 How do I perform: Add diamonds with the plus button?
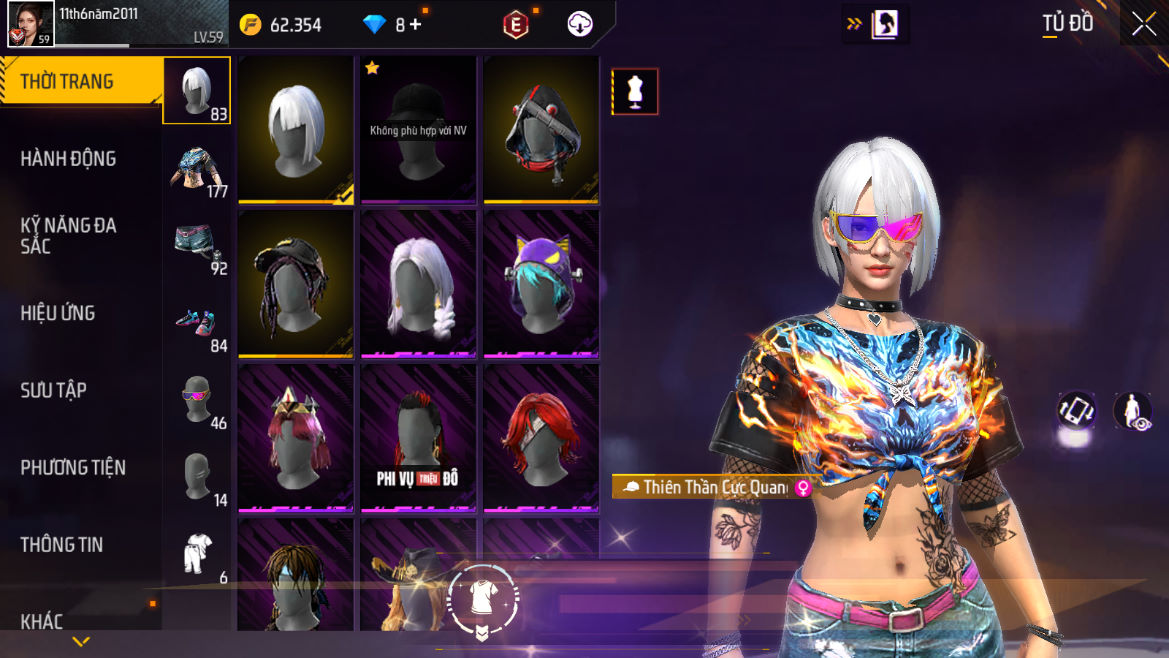(415, 25)
